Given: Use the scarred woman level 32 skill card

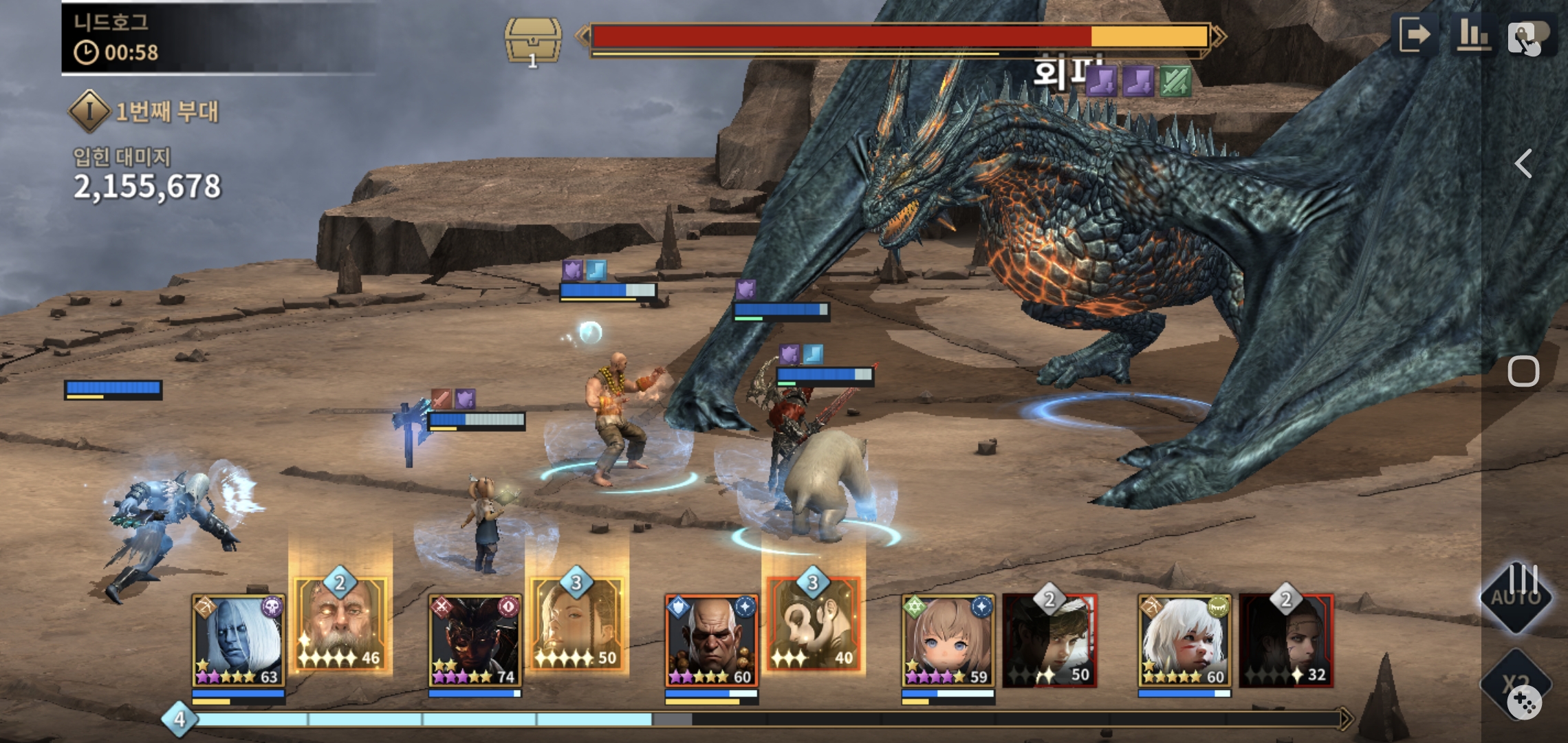Looking at the screenshot, I should point(1286,640).
